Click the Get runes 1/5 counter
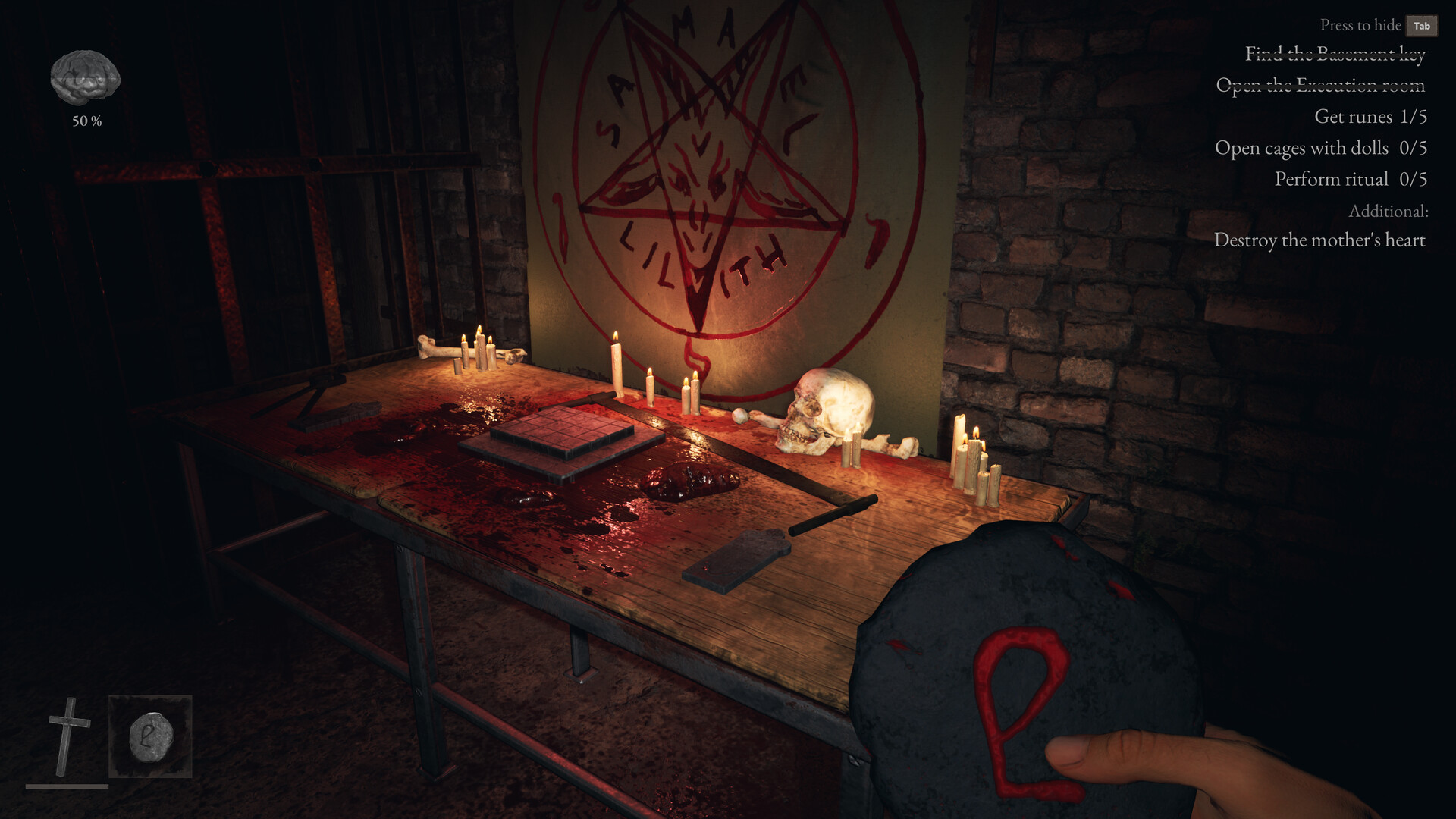The height and width of the screenshot is (819, 1456). click(1370, 118)
